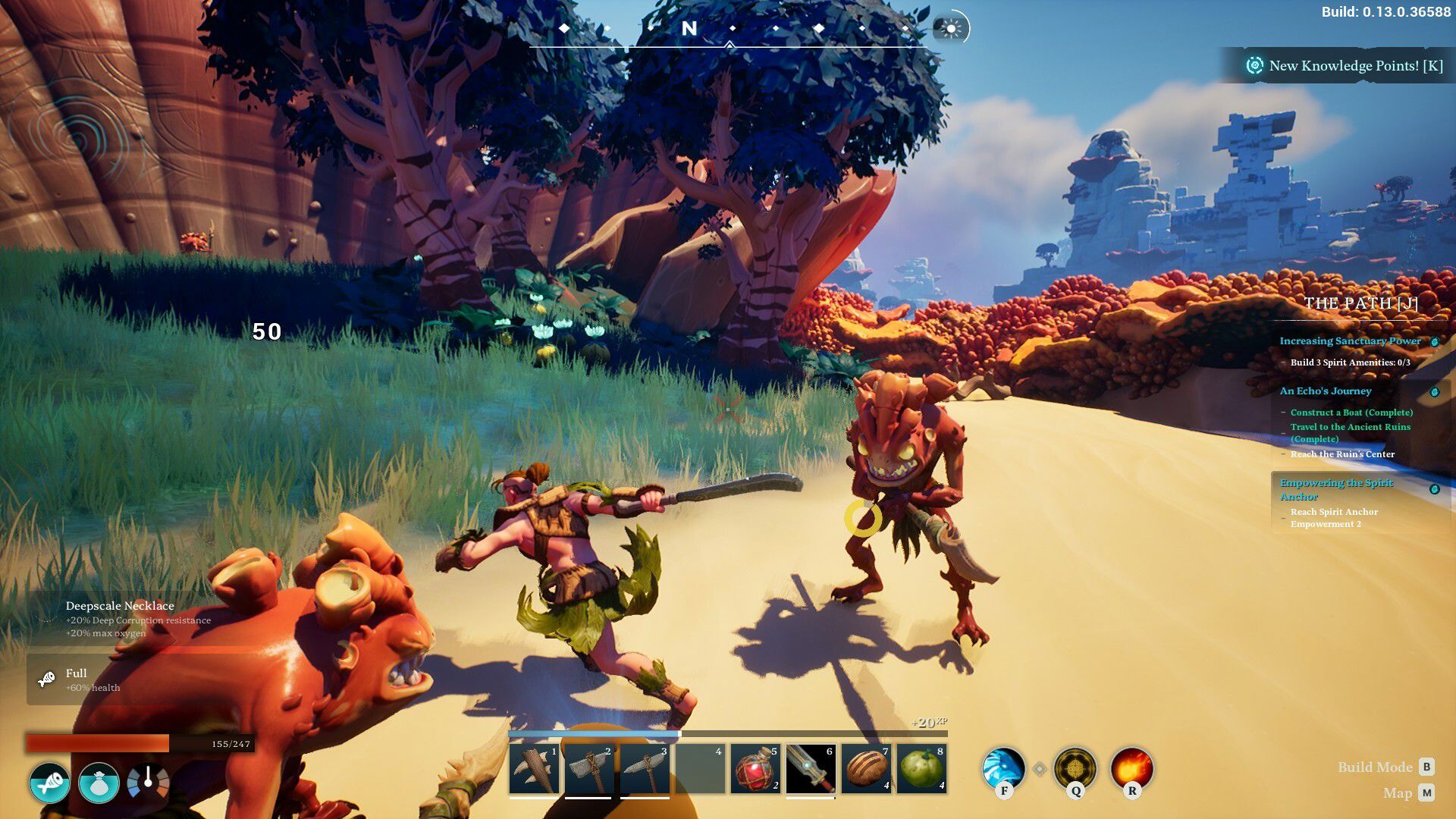Trigger the golden emblem ability
Viewport: 1456px width, 819px height.
click(x=1075, y=768)
